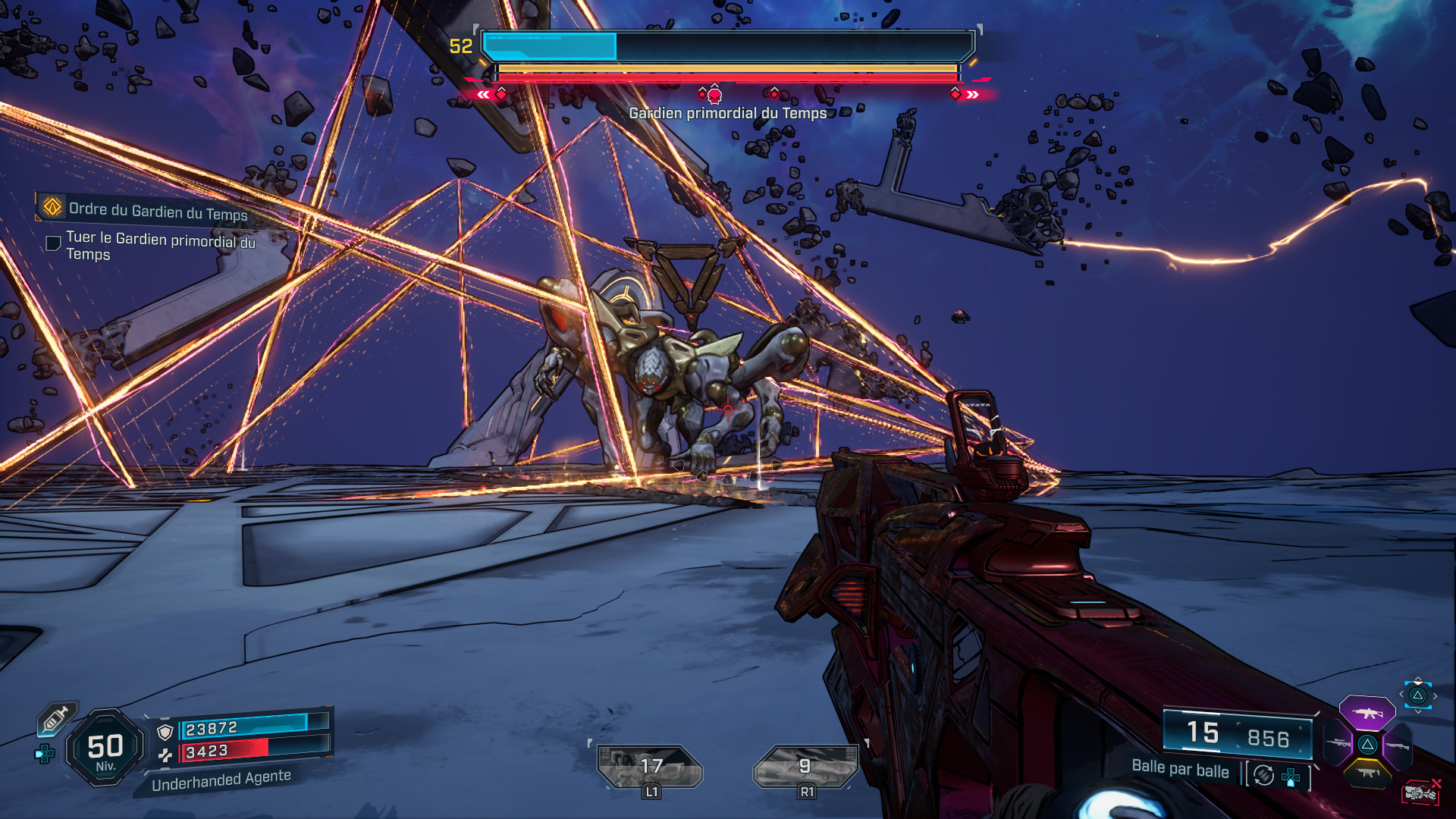Viewport: 1456px width, 819px height.
Task: Select the yellow-highlighted SMG weapon slot
Action: 1367,772
